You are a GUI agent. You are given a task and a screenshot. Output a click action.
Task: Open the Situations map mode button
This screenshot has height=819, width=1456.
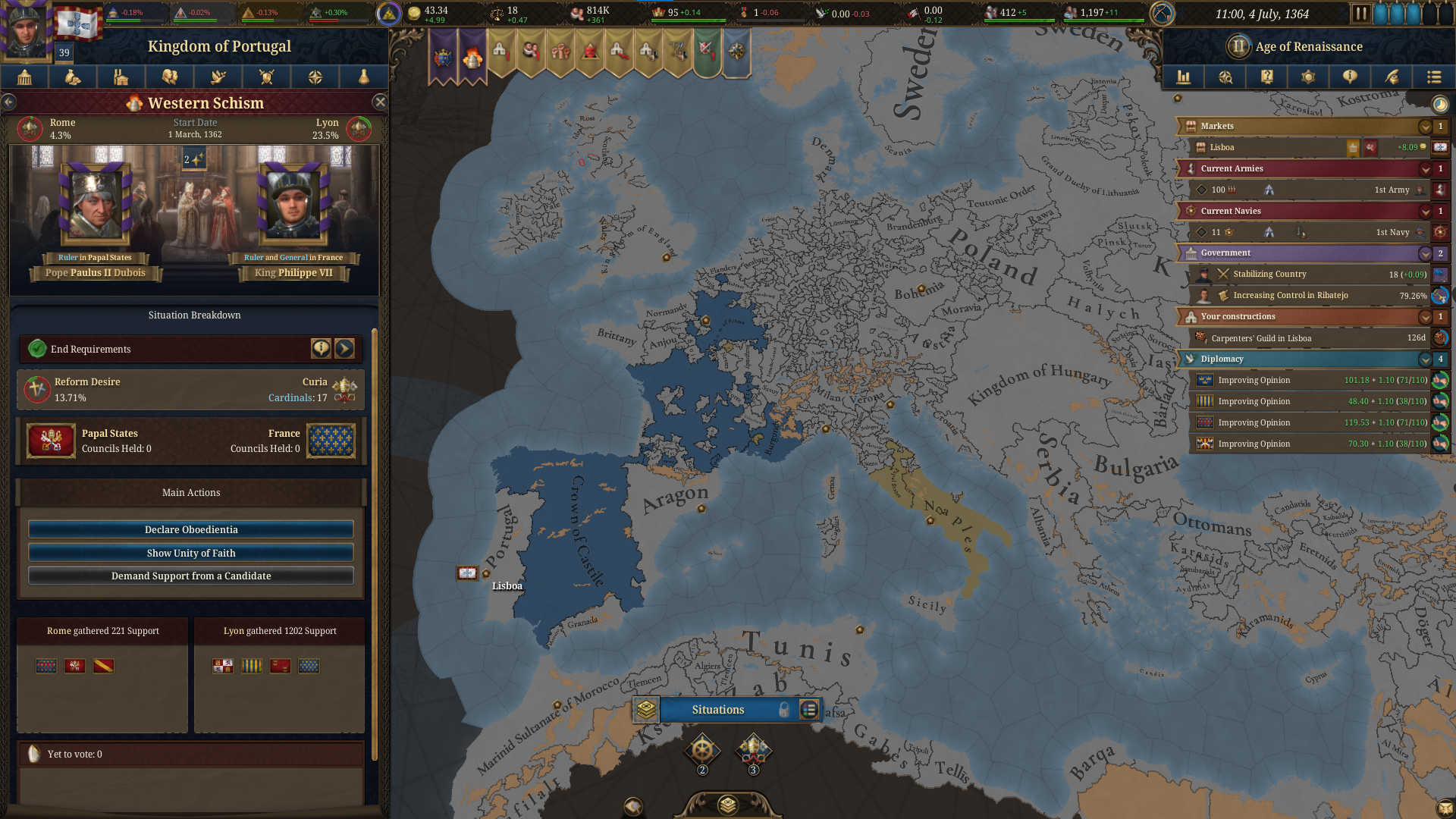tap(718, 710)
